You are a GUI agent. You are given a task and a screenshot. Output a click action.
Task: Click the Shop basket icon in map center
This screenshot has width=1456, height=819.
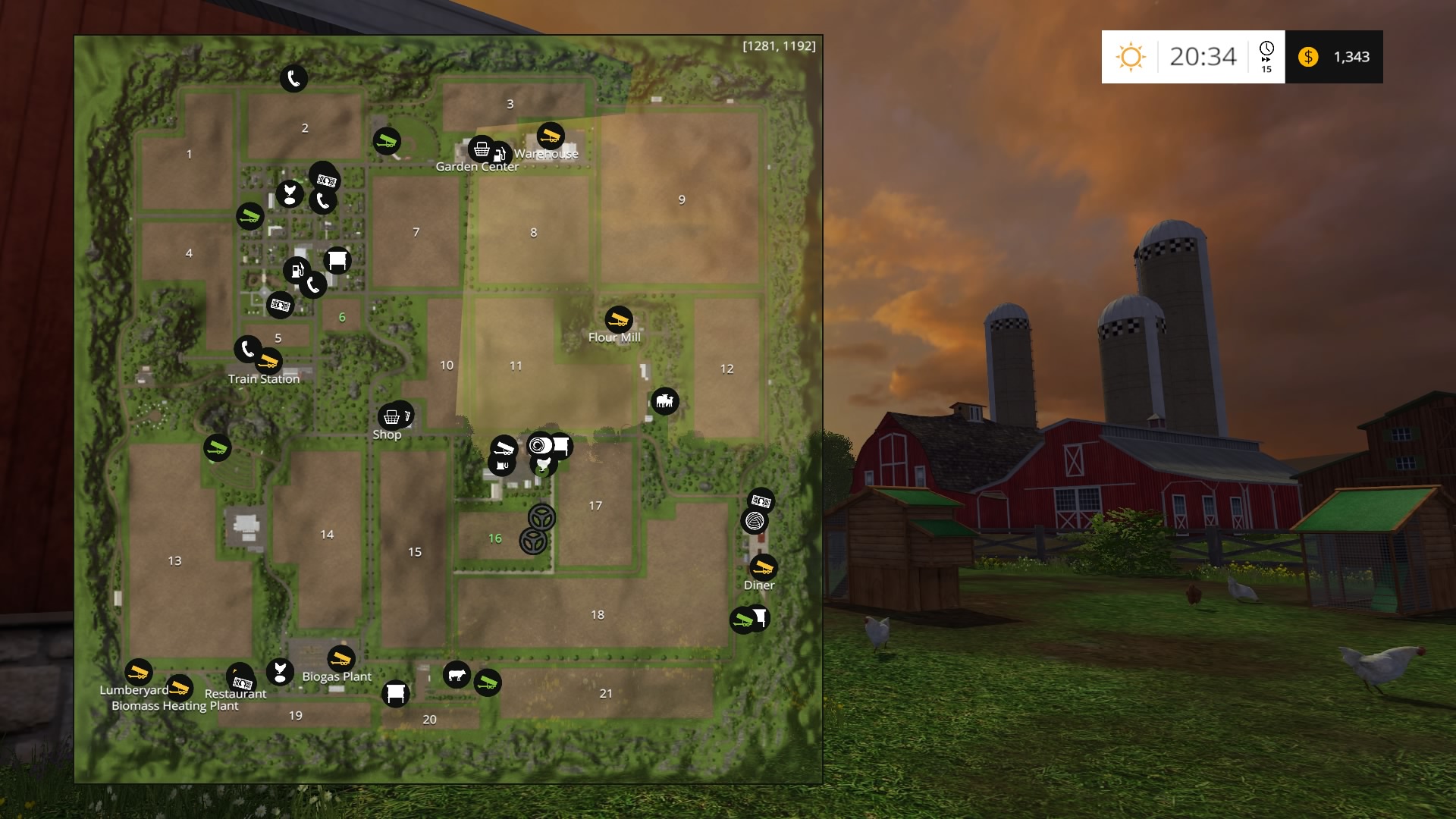(393, 418)
